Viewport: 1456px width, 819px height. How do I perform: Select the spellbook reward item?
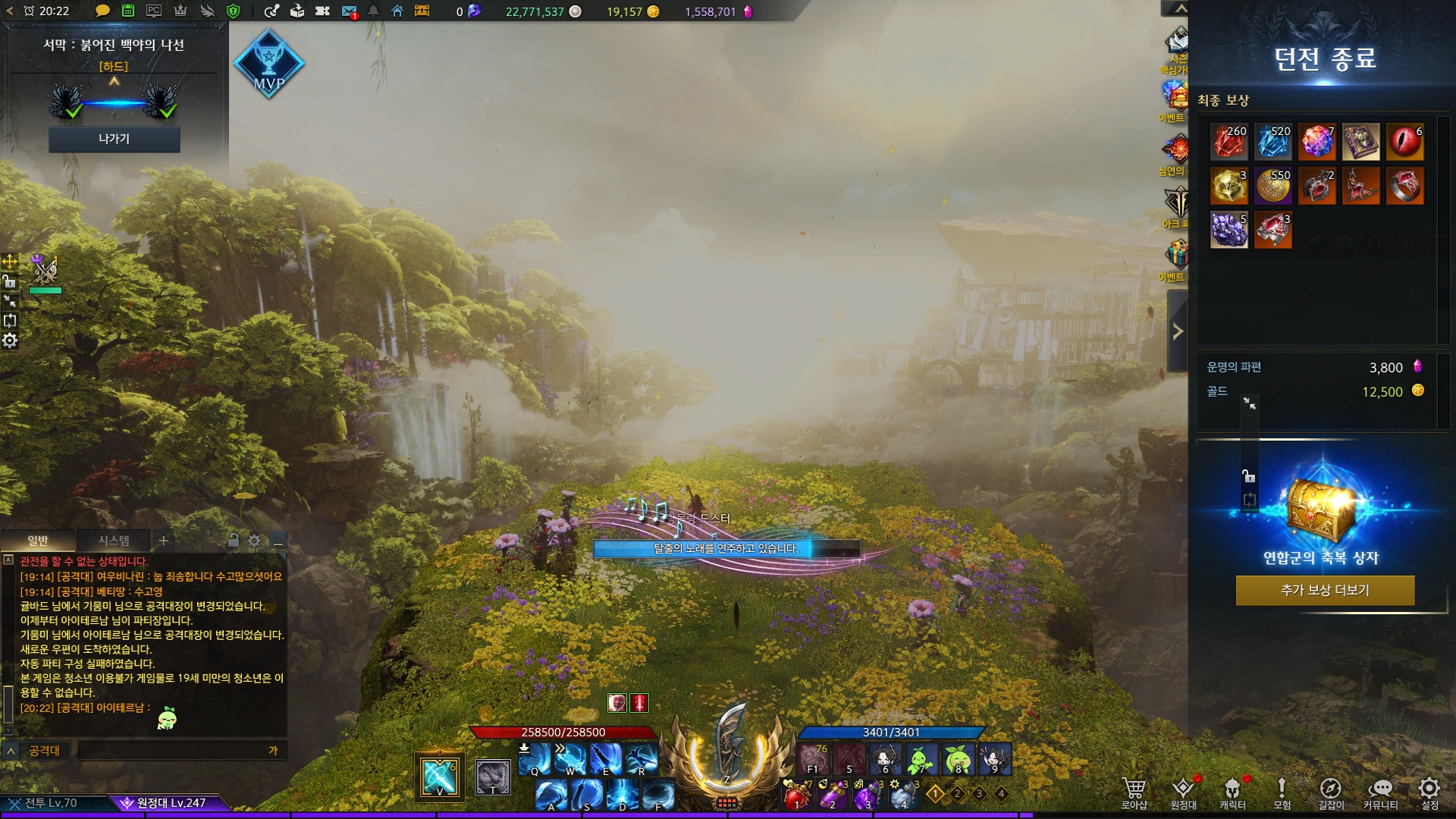tap(1360, 142)
